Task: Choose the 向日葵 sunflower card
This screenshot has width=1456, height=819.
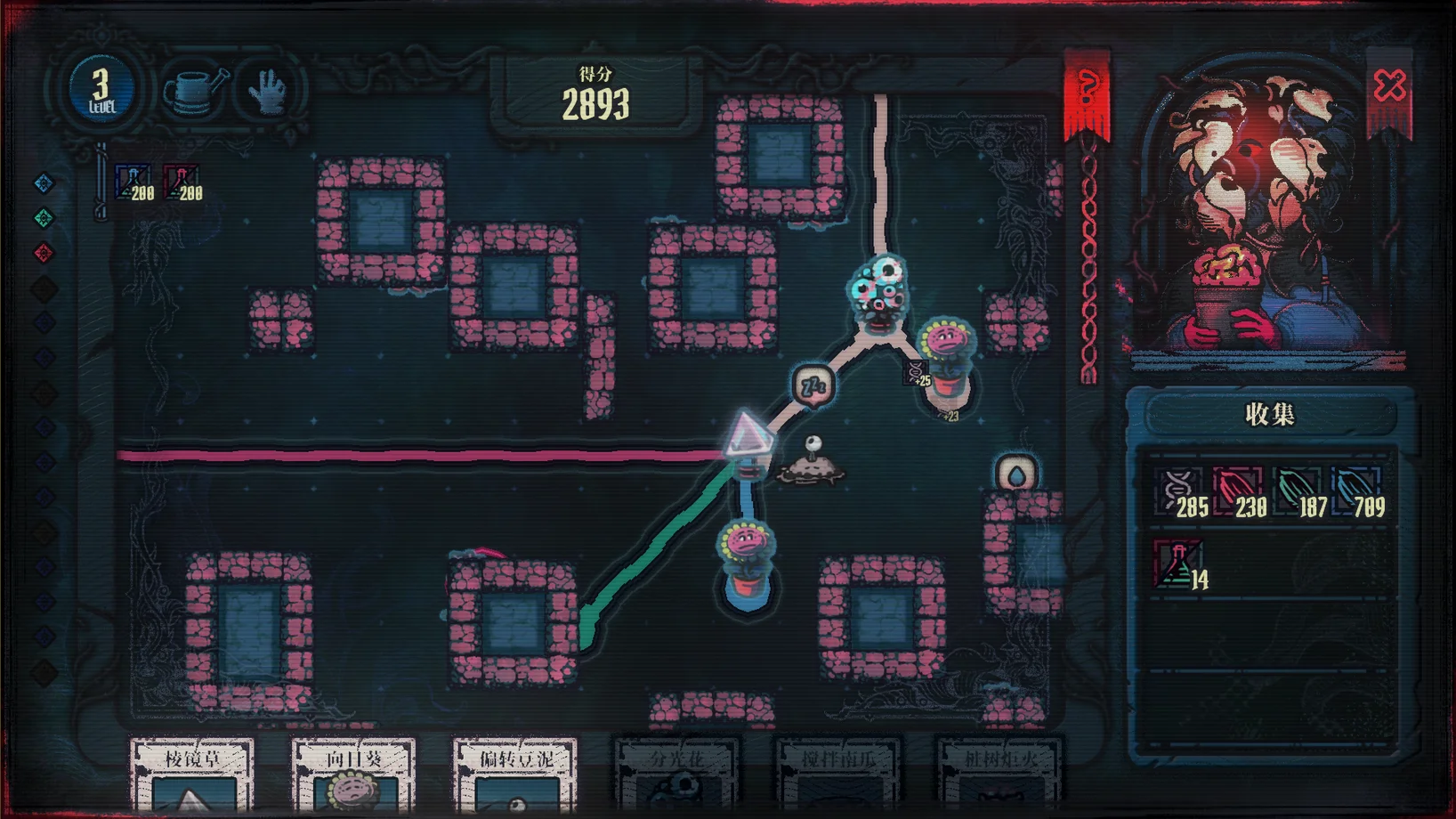Action: coord(353,774)
